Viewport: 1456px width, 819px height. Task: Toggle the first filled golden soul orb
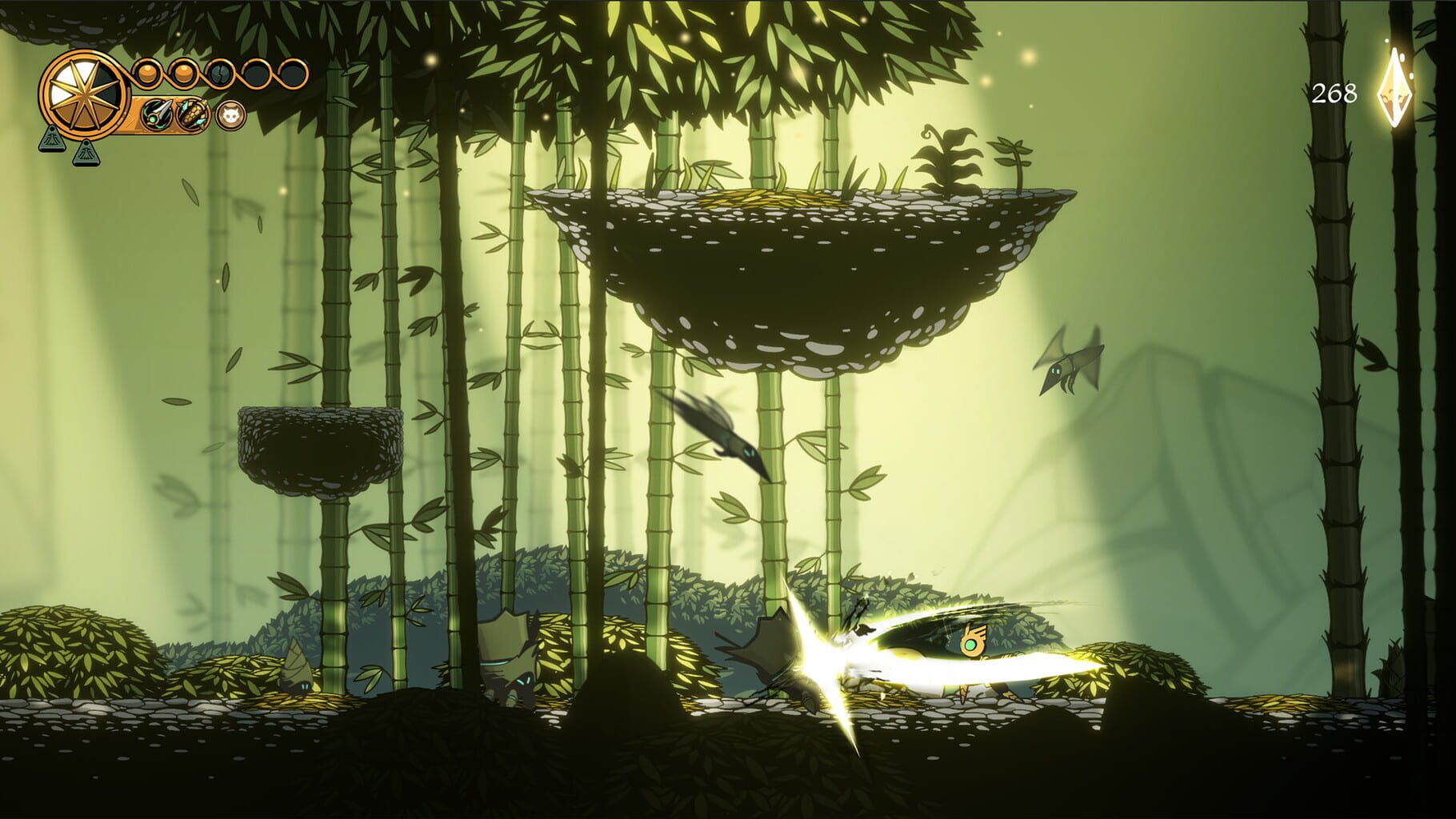click(146, 73)
